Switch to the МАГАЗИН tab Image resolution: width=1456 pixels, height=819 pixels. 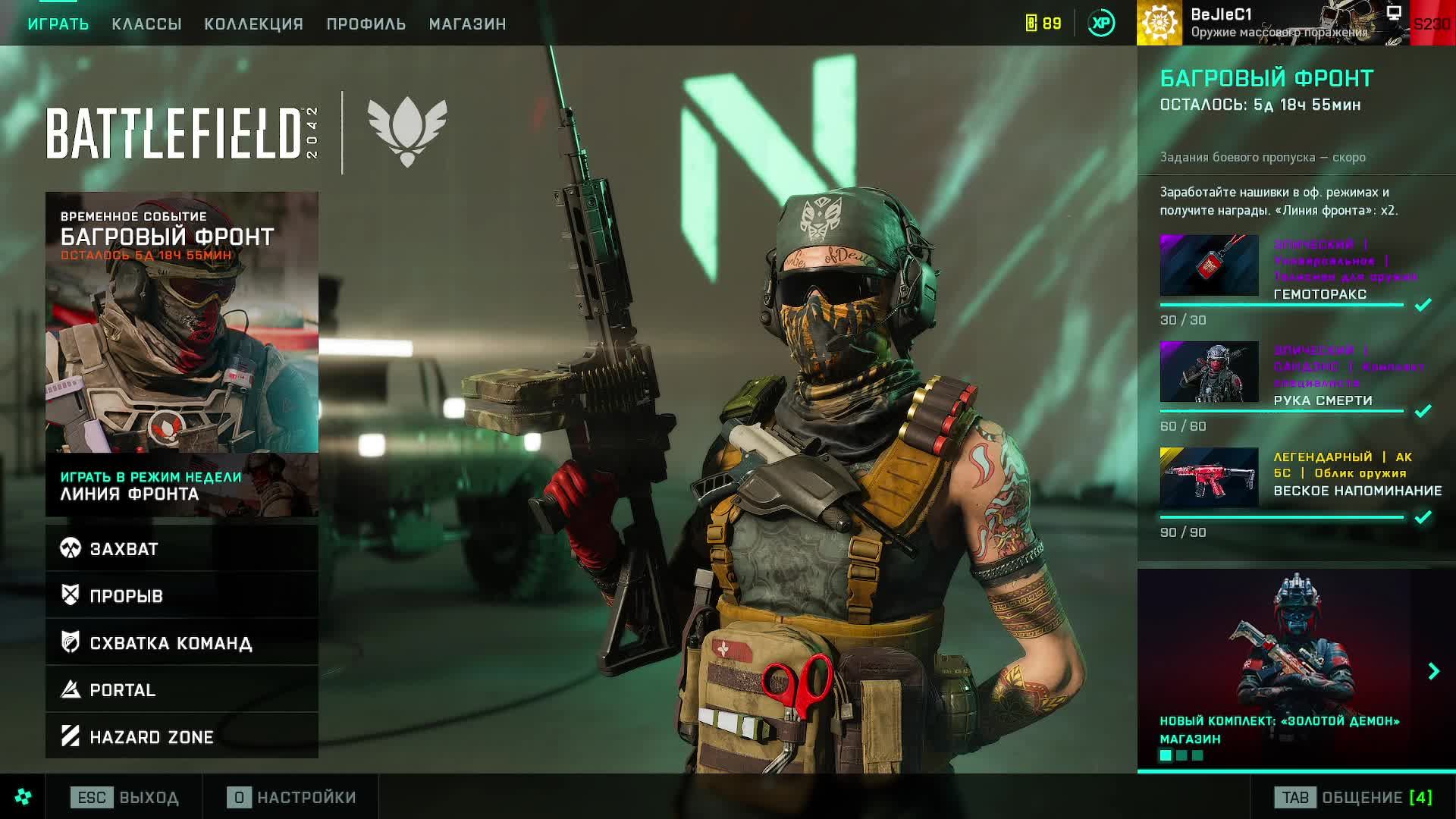click(x=467, y=24)
